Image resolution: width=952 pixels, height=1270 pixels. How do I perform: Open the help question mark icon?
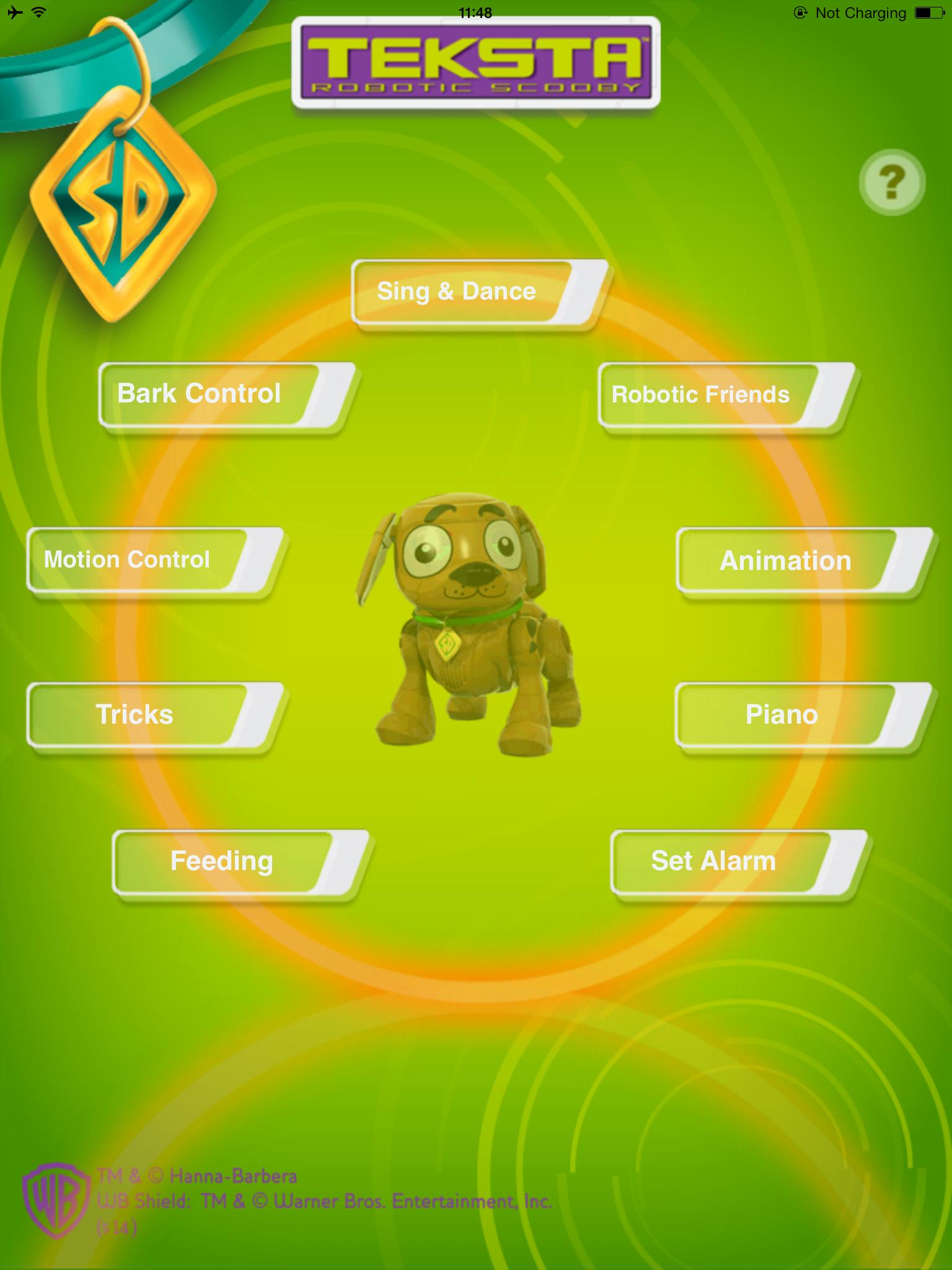[x=892, y=183]
